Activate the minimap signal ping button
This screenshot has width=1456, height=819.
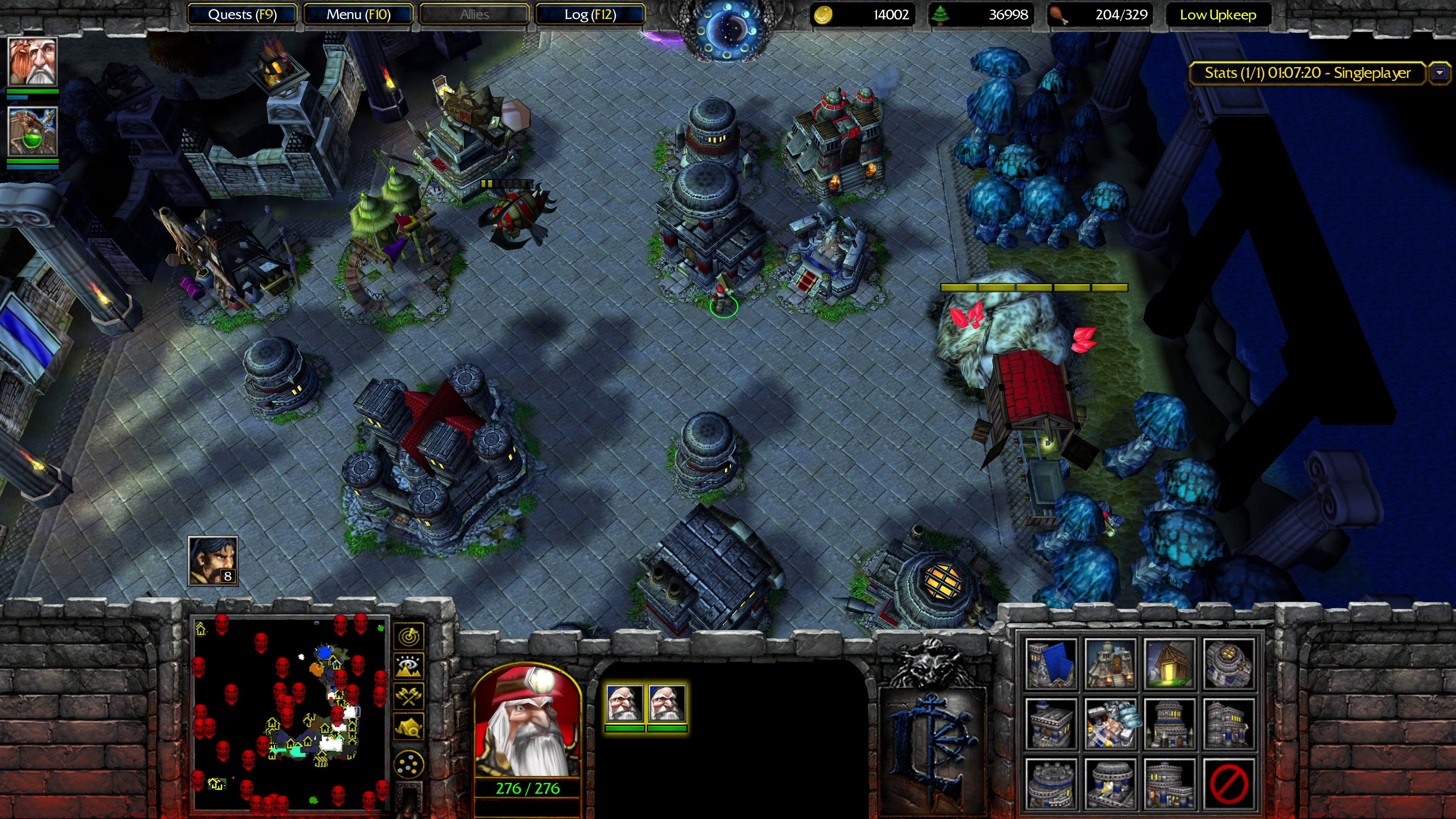coord(409,636)
